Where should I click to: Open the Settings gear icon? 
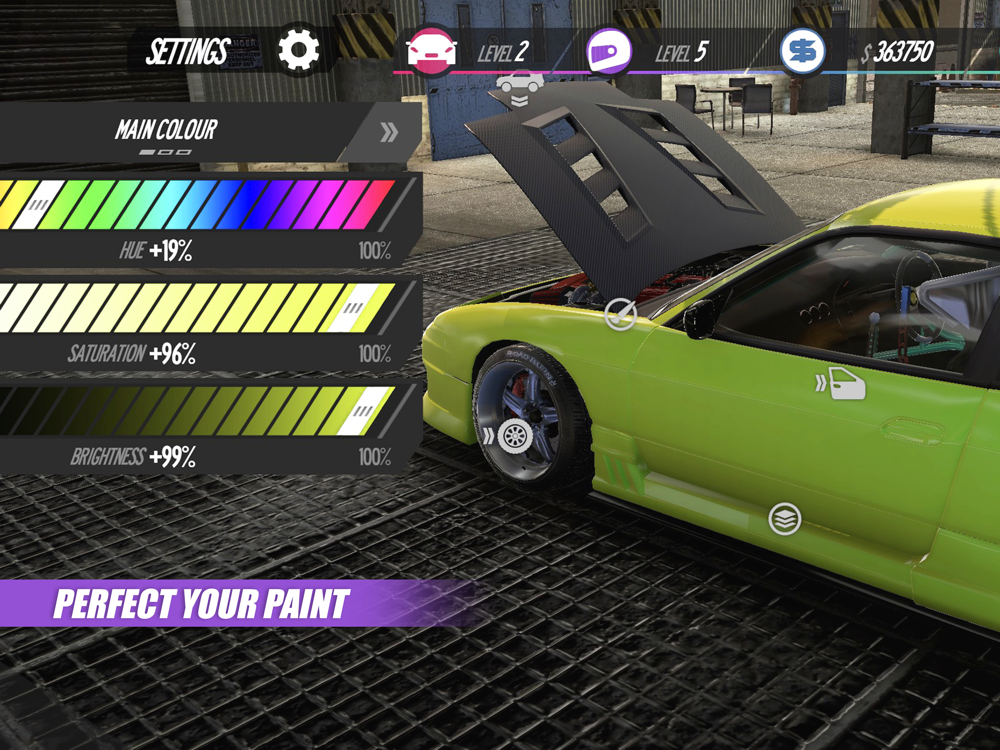298,50
